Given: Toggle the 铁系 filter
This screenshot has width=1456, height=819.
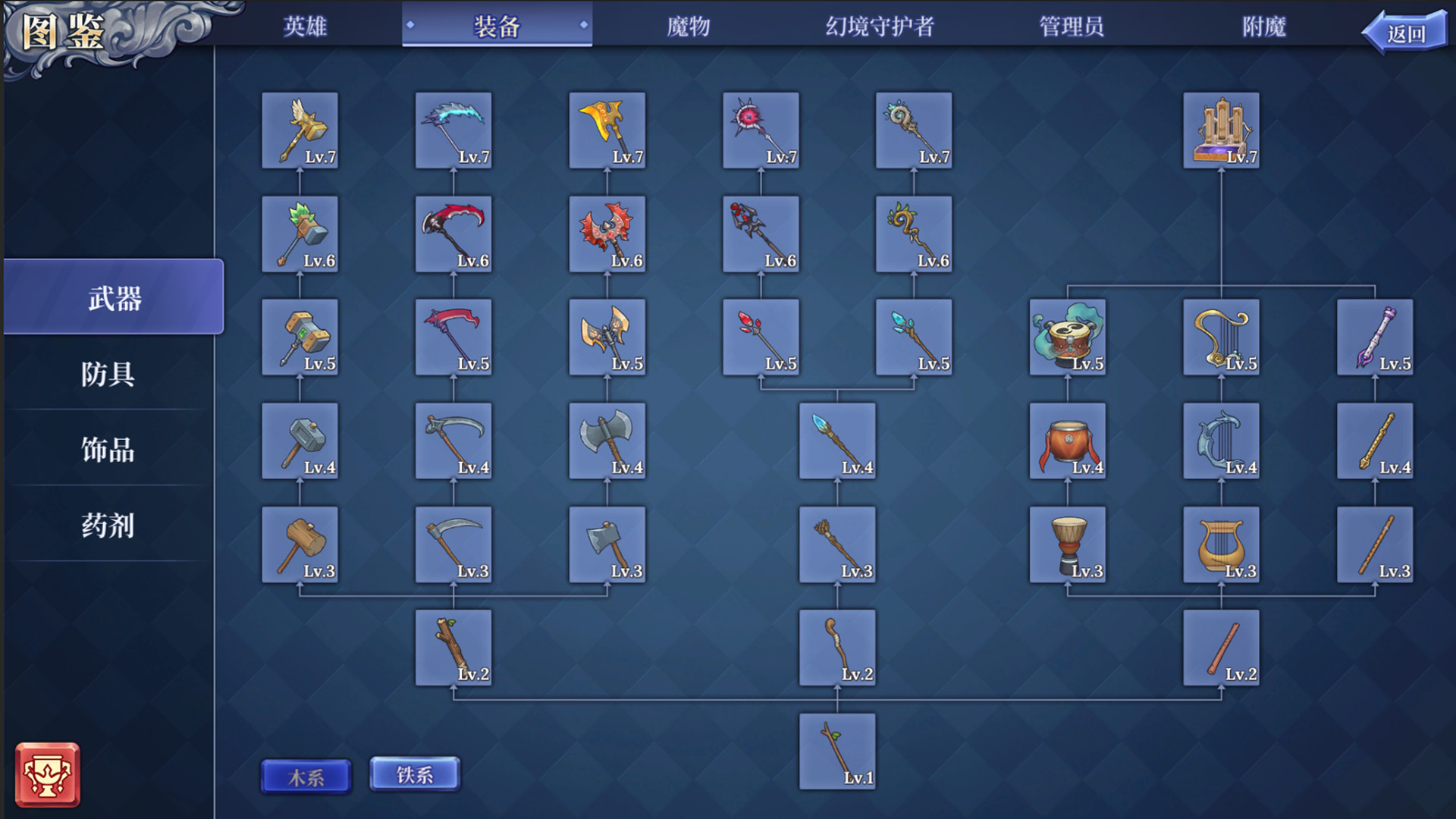Looking at the screenshot, I should [414, 775].
